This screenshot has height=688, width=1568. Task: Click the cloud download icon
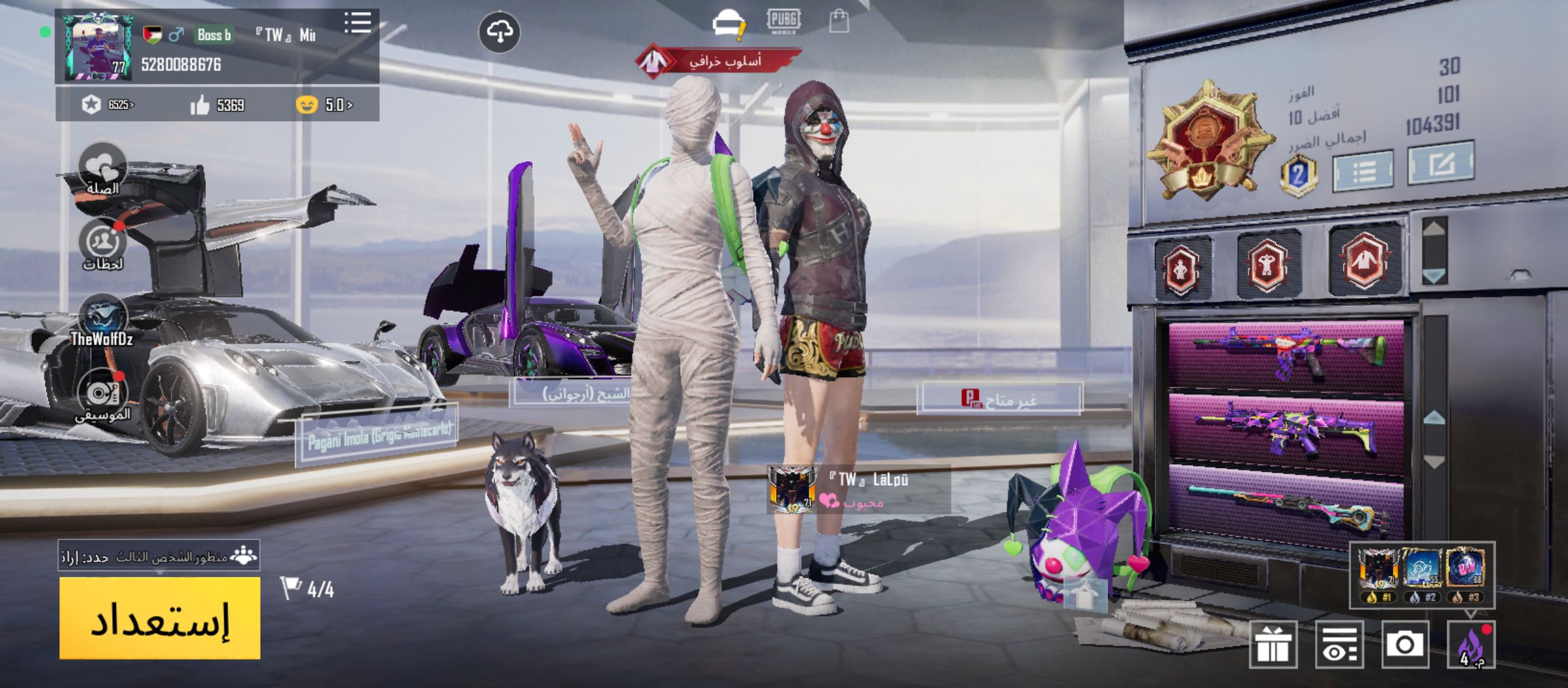(x=500, y=32)
